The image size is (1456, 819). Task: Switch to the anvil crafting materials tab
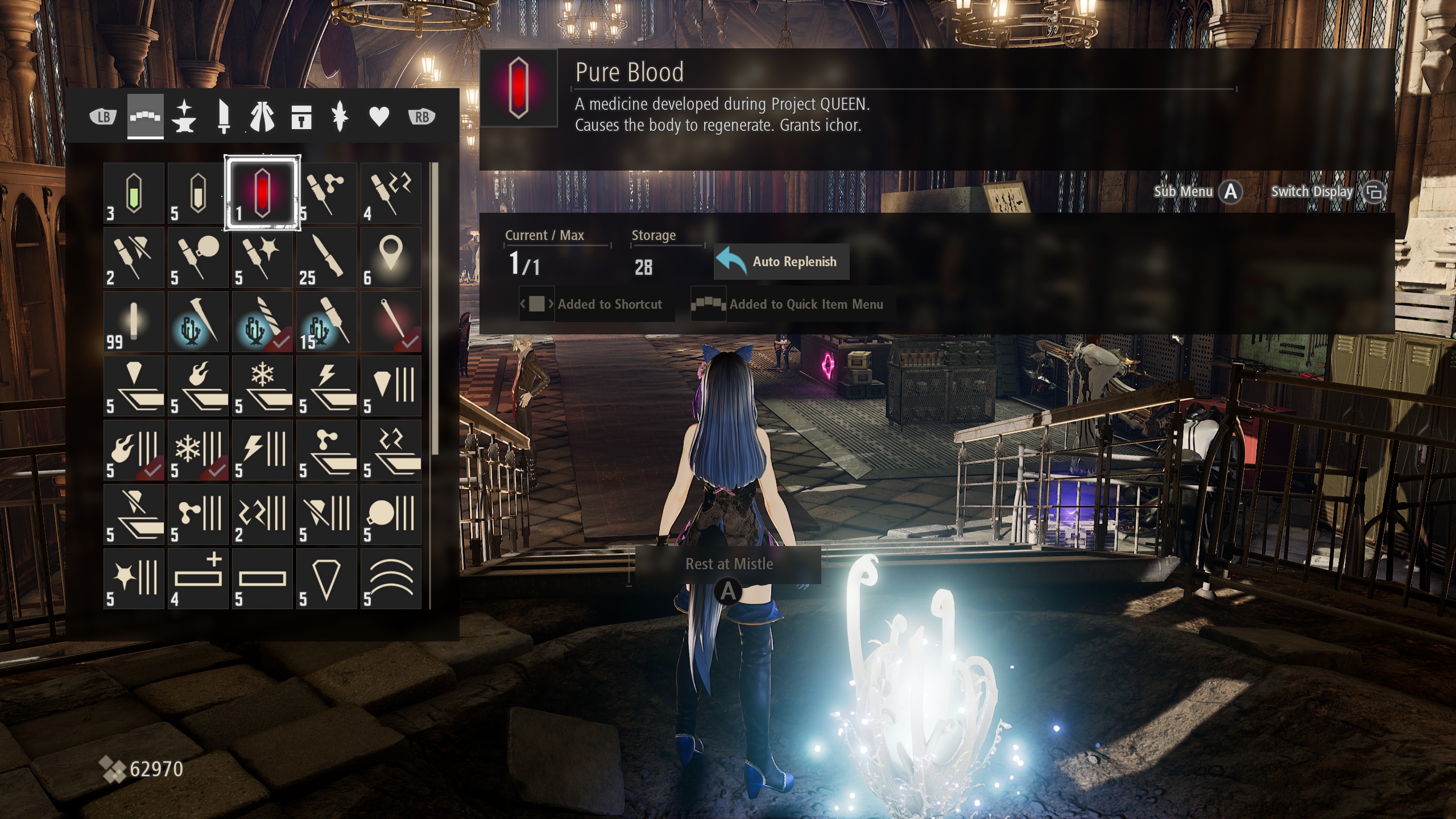(x=184, y=117)
